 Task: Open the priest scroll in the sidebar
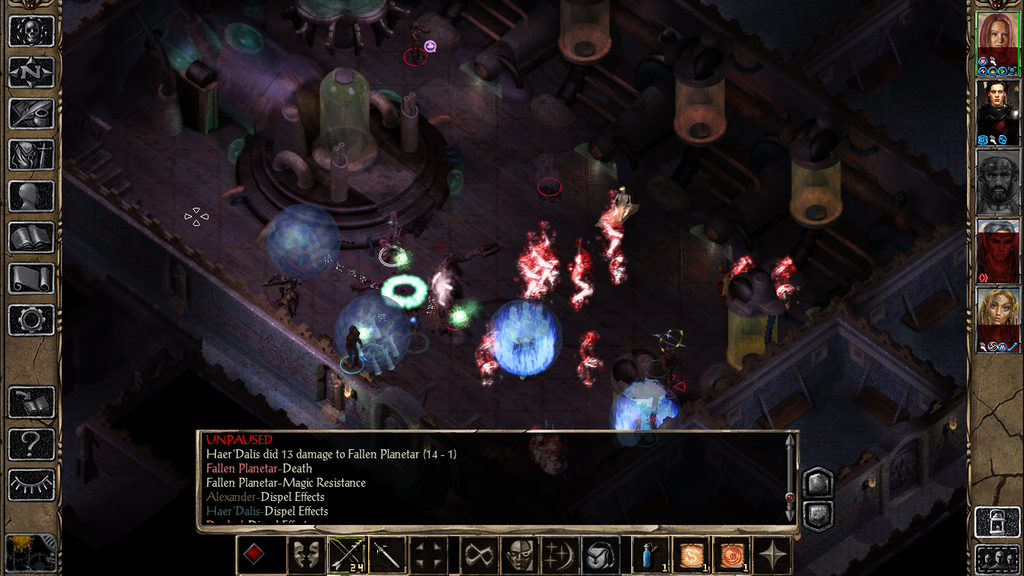pyautogui.click(x=31, y=278)
